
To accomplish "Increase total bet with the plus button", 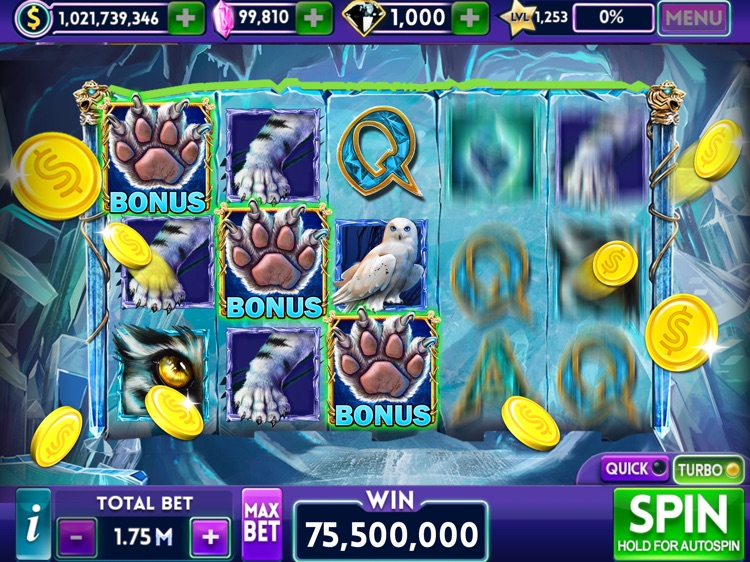I will tap(210, 537).
